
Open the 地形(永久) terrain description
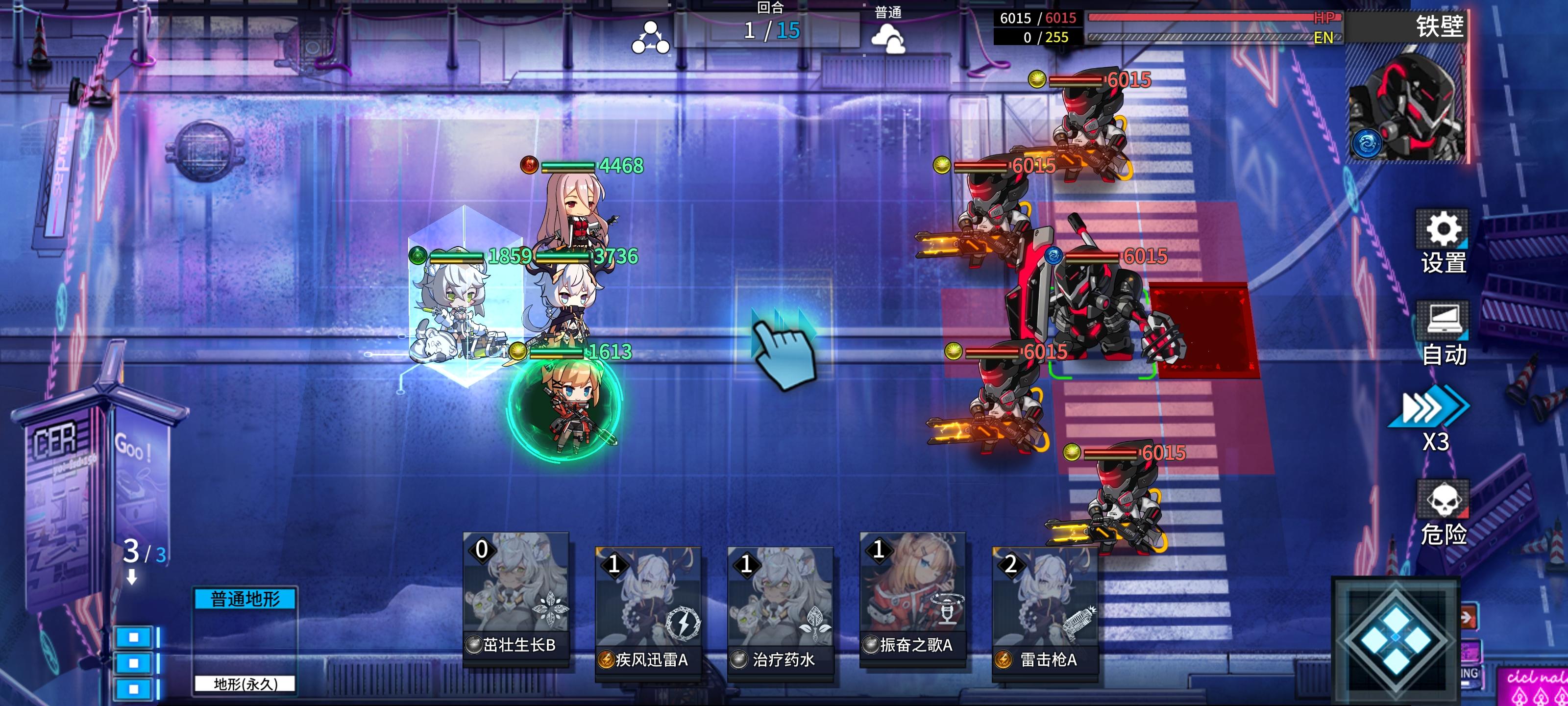tap(246, 683)
